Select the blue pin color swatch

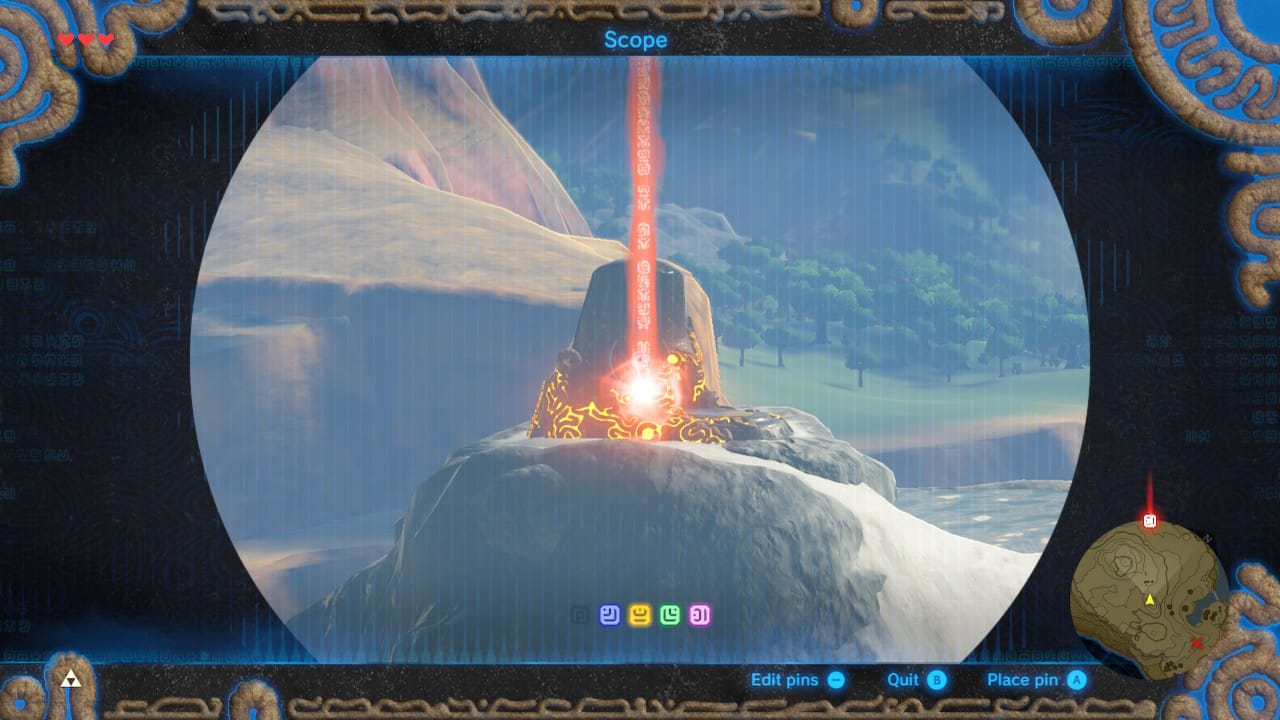click(x=610, y=610)
